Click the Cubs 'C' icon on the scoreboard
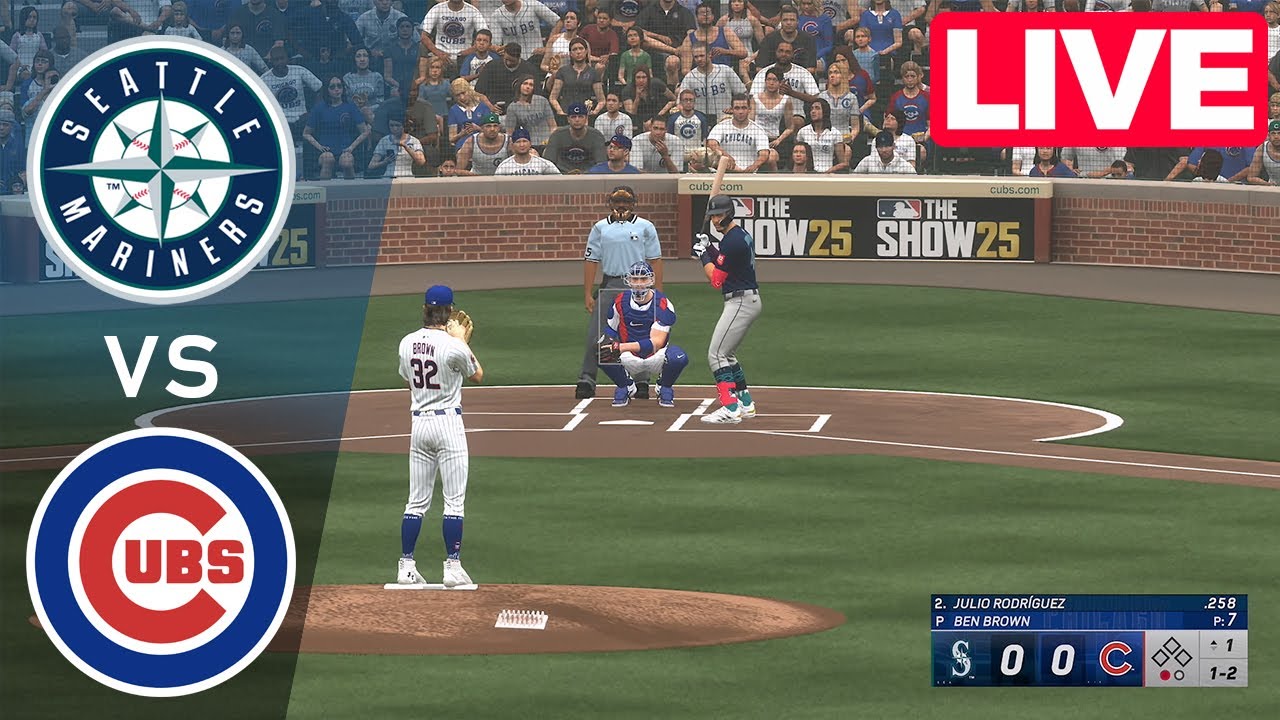1280x720 pixels. coord(1115,660)
